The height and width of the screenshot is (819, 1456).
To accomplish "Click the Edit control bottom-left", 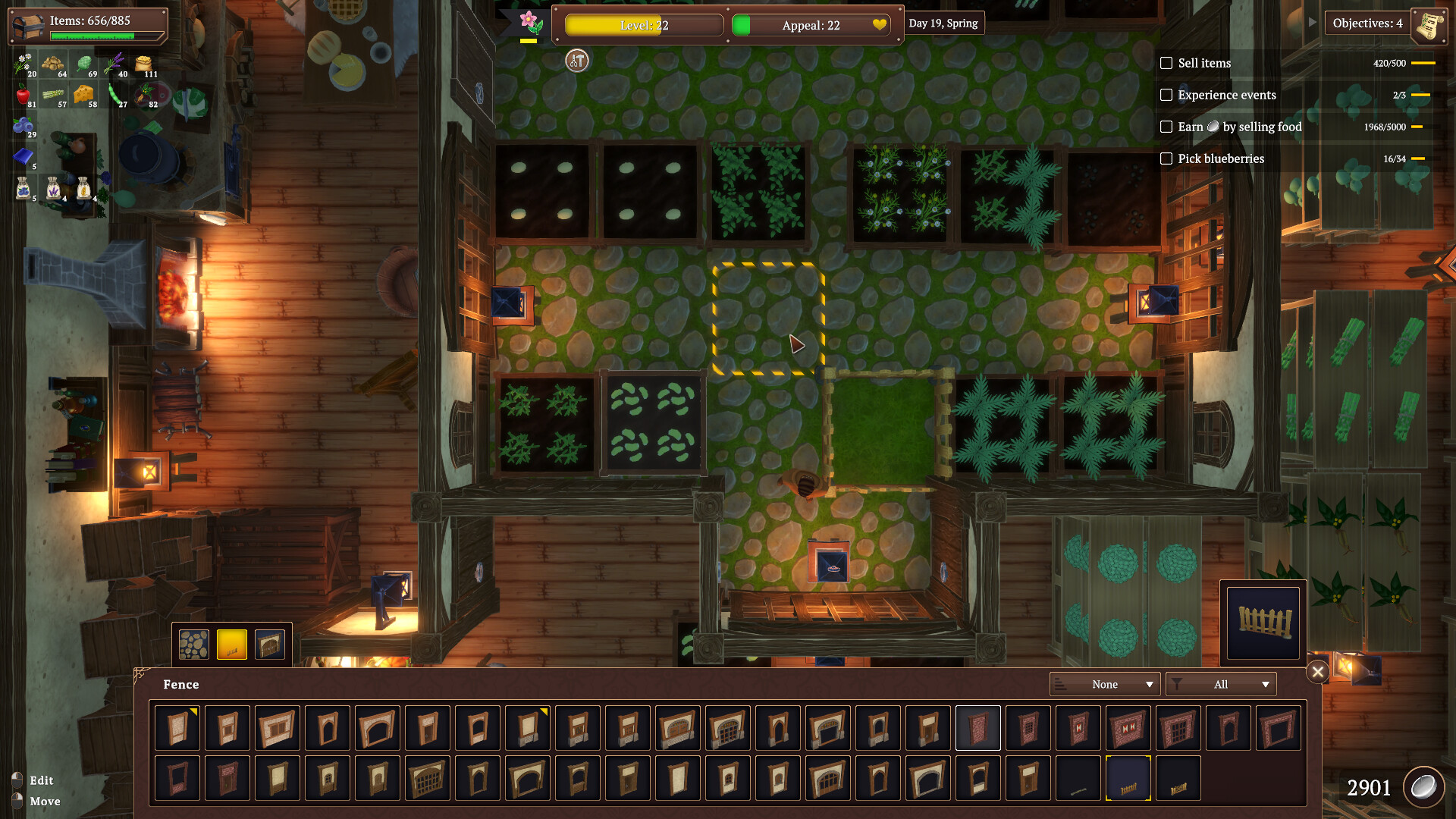I will pyautogui.click(x=42, y=780).
